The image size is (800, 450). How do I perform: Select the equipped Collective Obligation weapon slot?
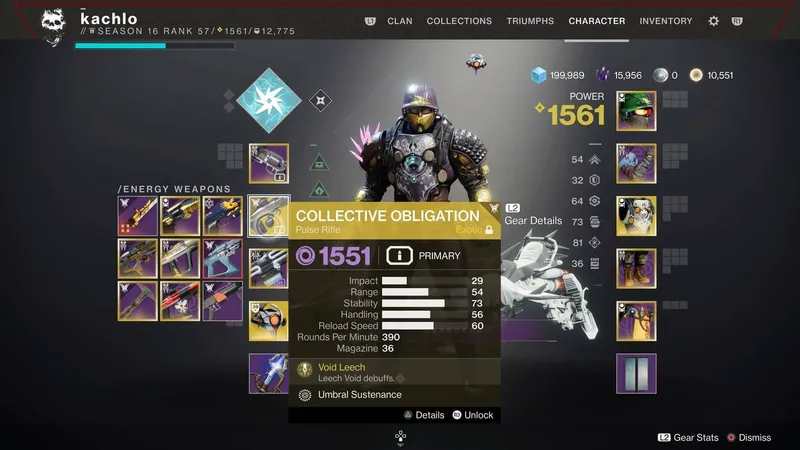(268, 215)
